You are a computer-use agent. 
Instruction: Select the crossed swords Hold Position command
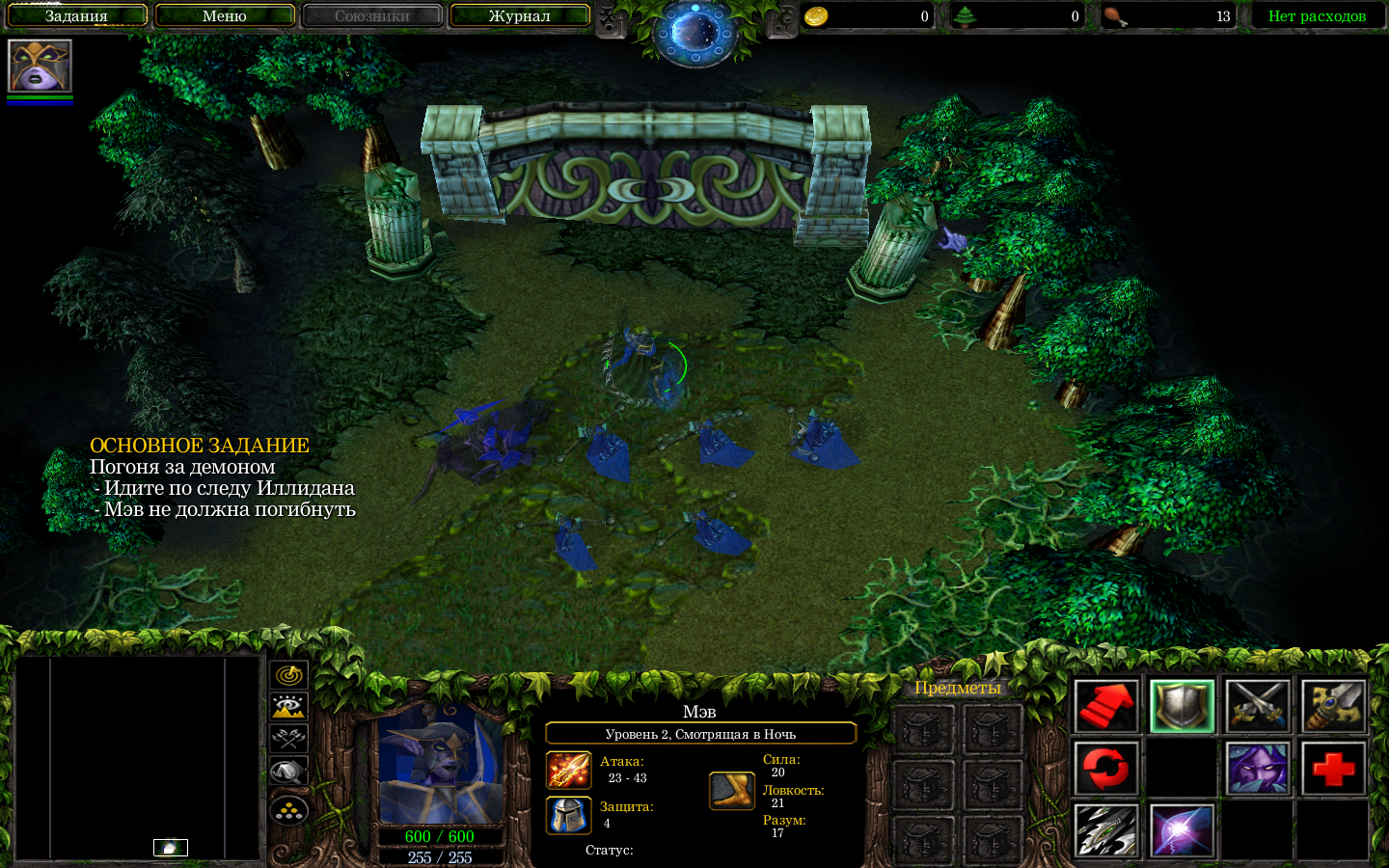(1258, 706)
